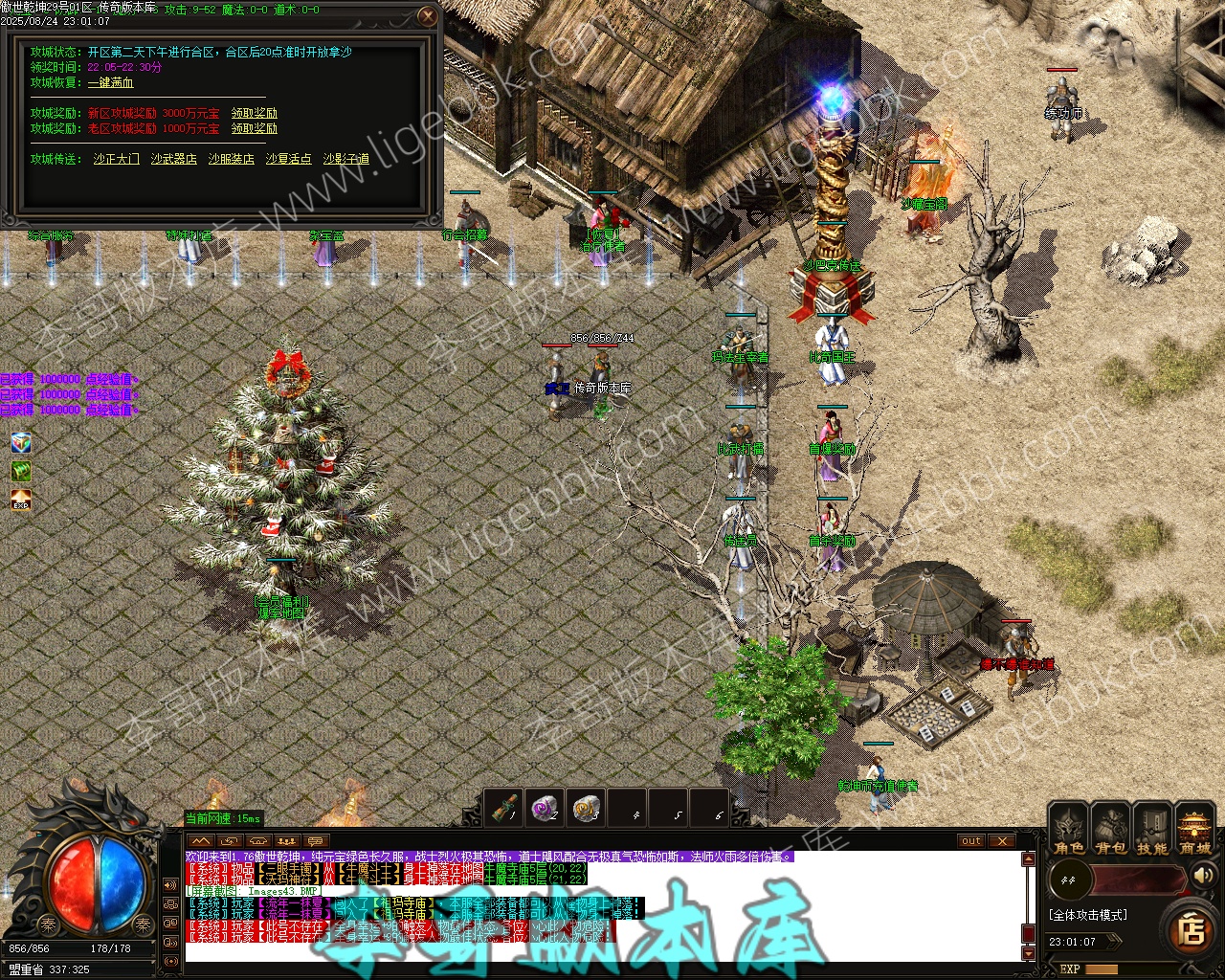Teleport to 沙武器店
1225x980 pixels.
[x=173, y=159]
